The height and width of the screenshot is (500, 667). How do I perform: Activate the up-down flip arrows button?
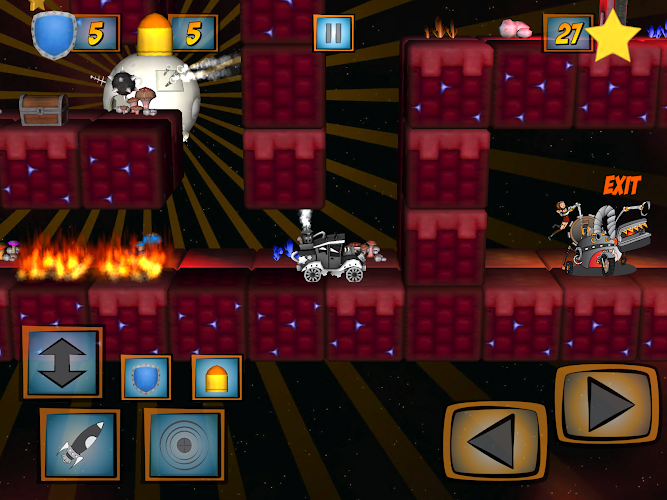[62, 362]
